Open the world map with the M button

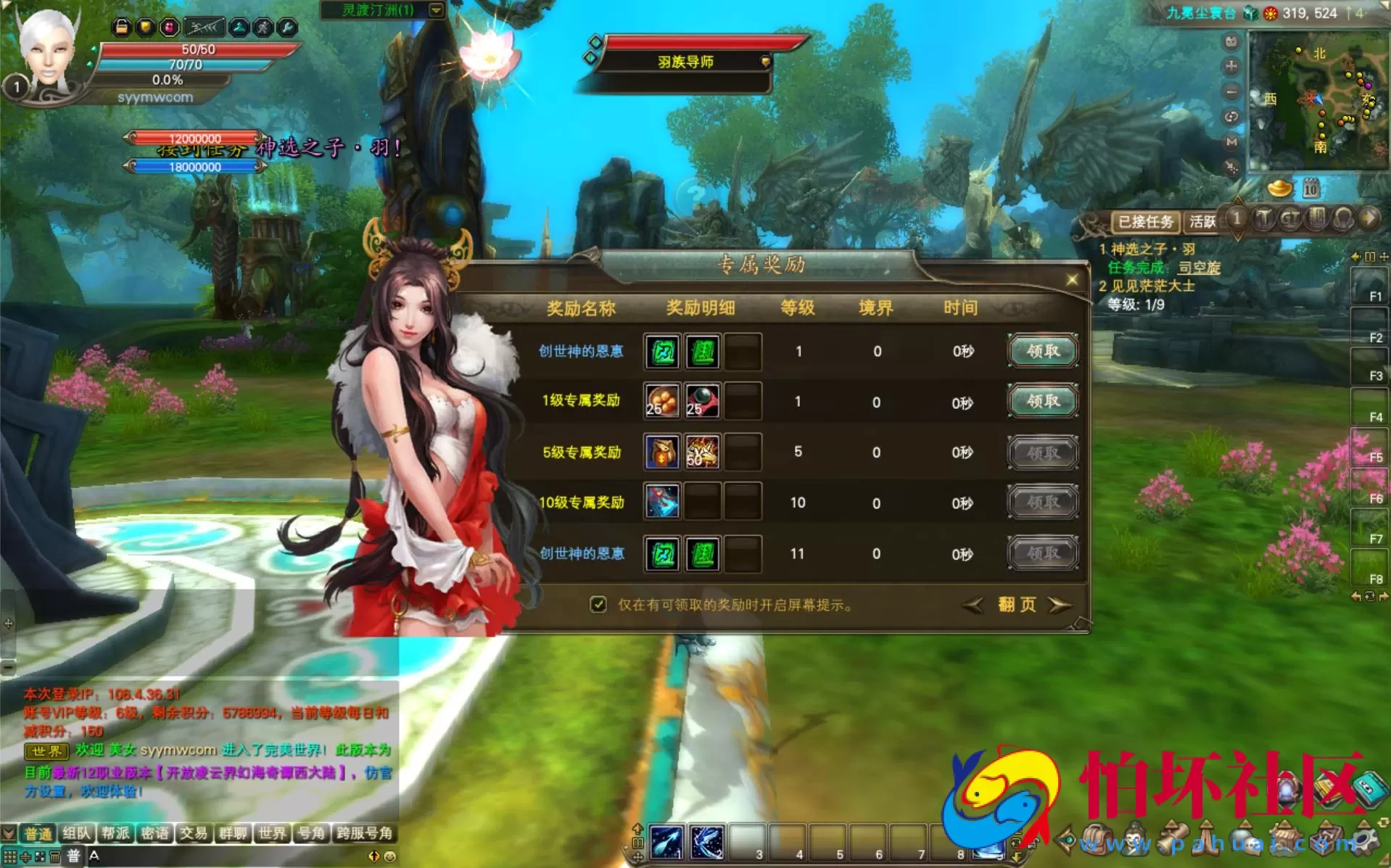tap(1231, 142)
